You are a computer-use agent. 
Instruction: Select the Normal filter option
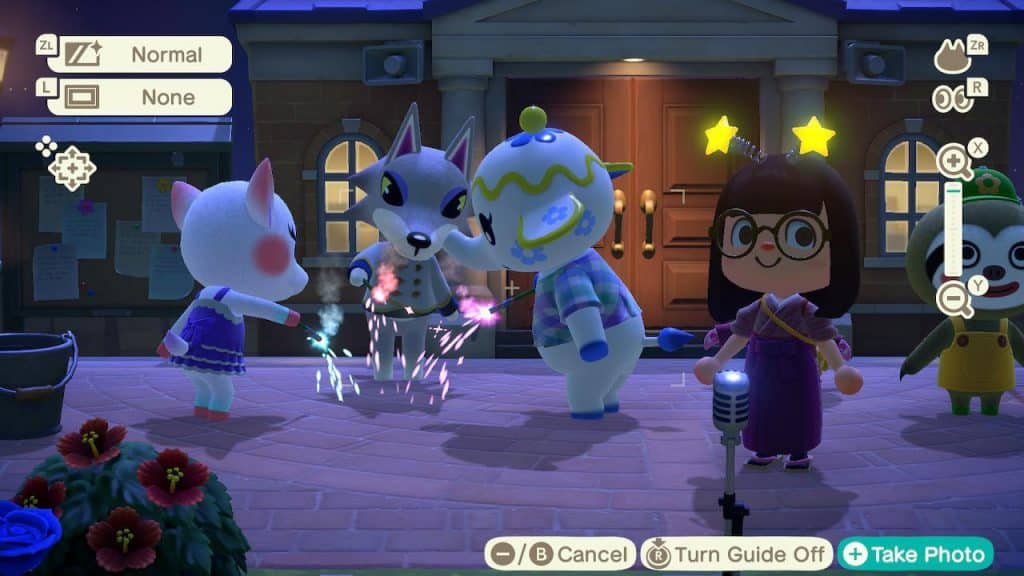coord(138,54)
